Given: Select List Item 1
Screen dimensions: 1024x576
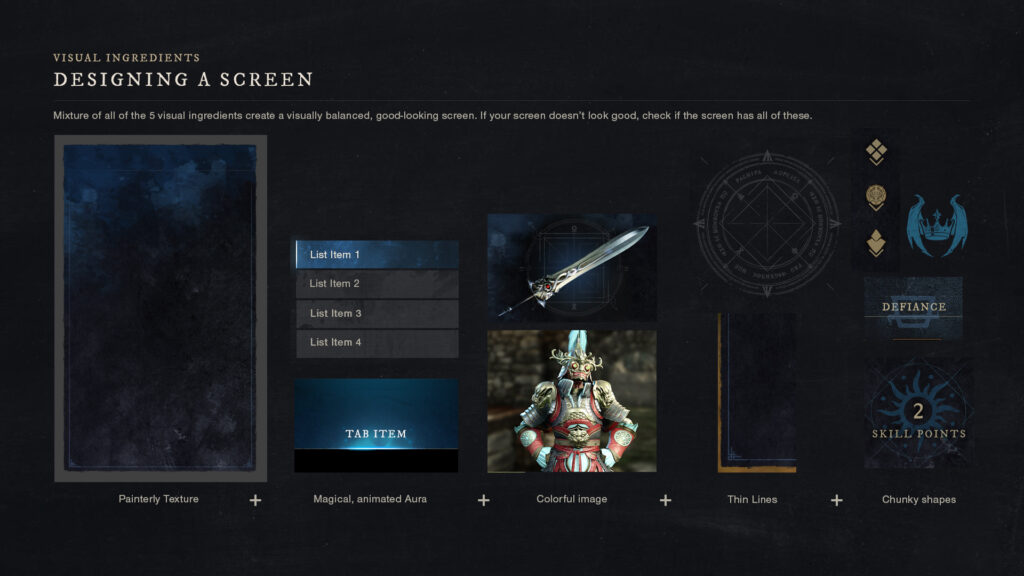Looking at the screenshot, I should (x=377, y=254).
